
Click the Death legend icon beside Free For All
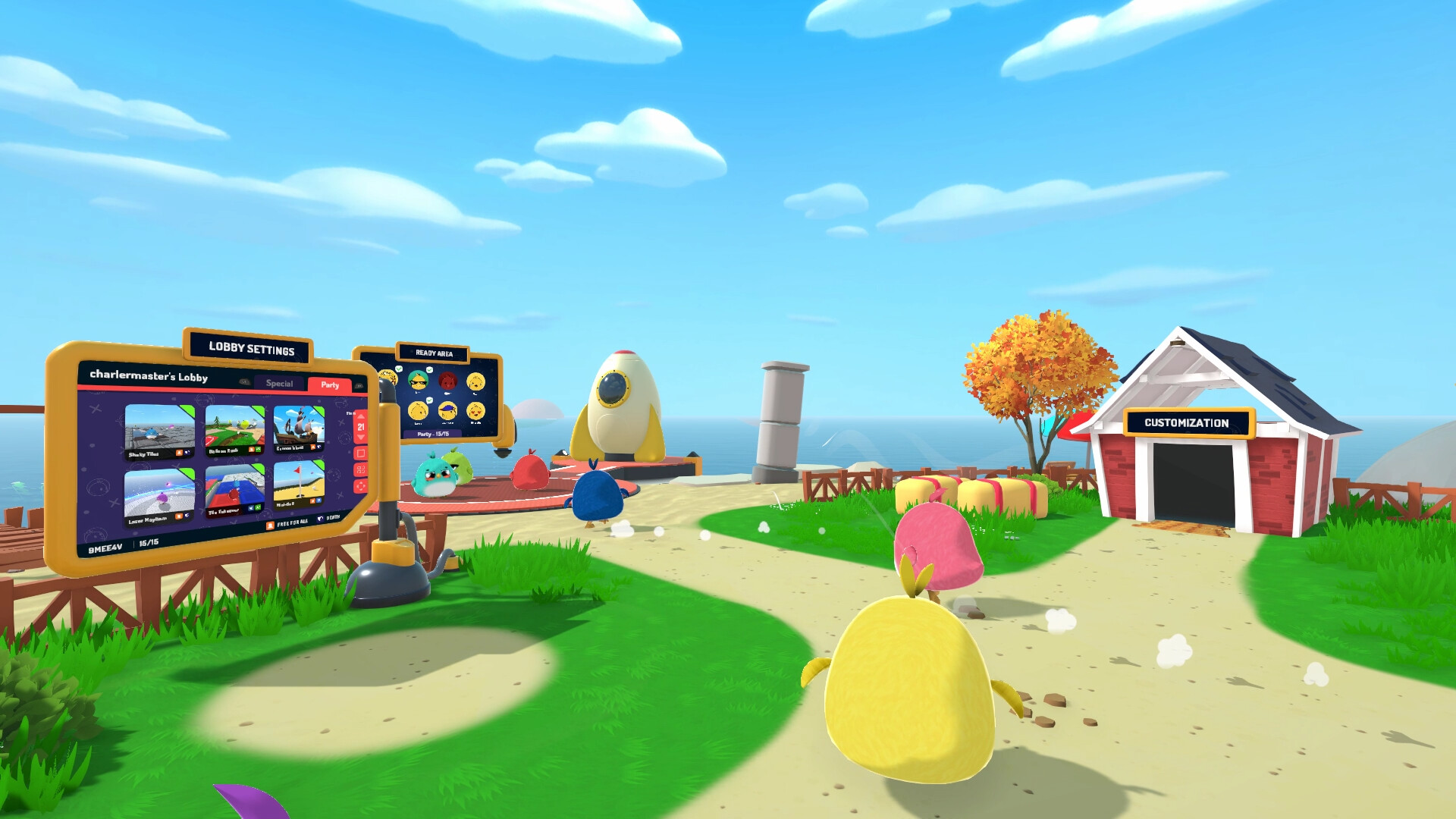322,518
